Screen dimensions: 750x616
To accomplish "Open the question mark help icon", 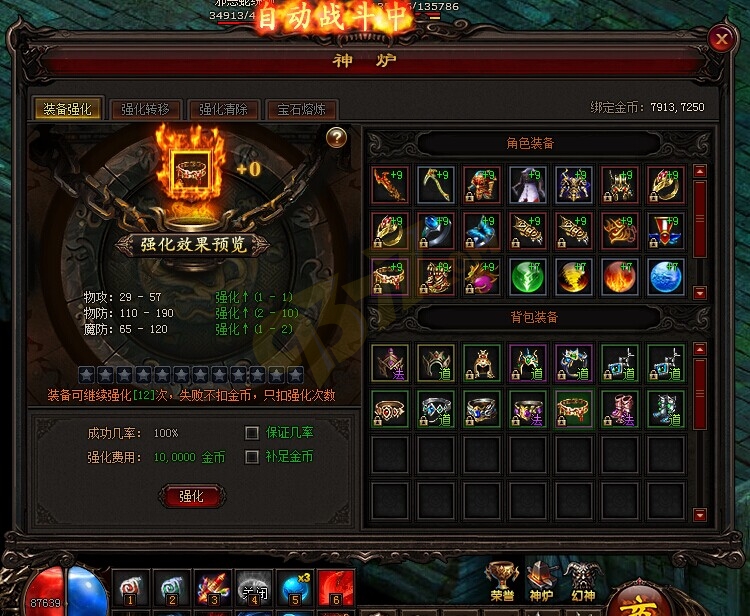I will tap(337, 138).
